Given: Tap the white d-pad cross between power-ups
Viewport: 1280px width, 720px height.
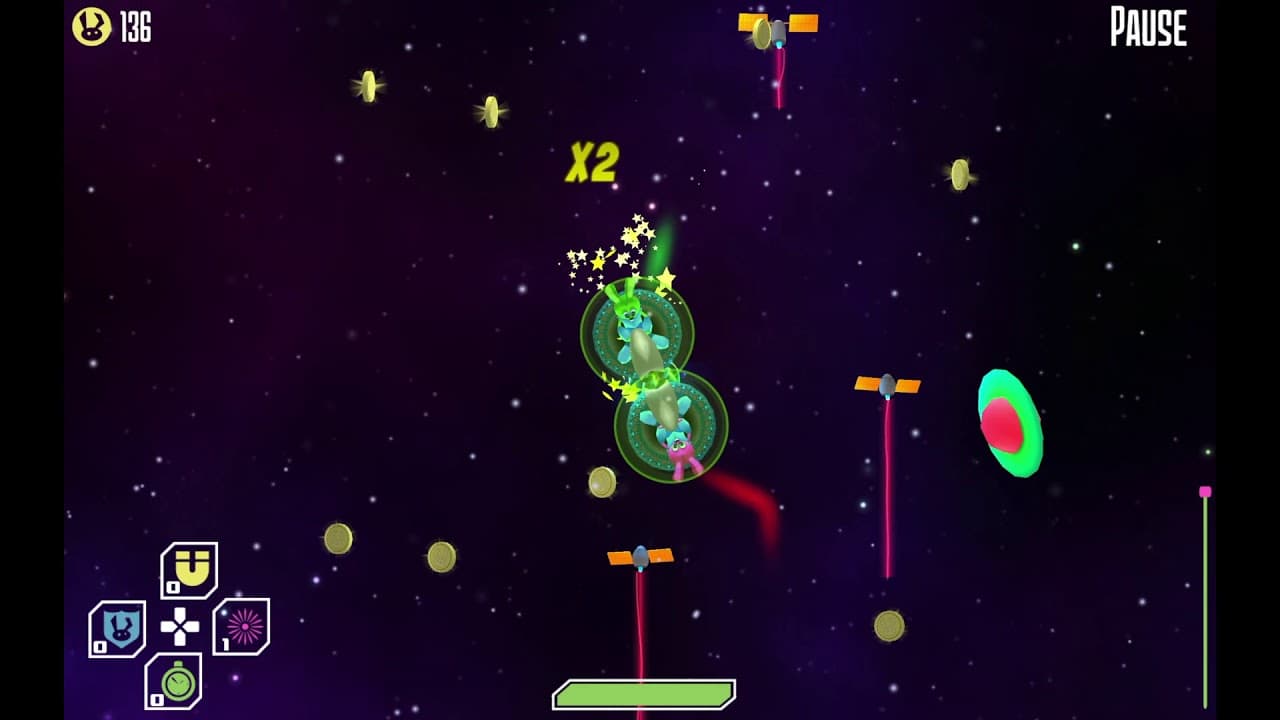Looking at the screenshot, I should coord(180,625).
